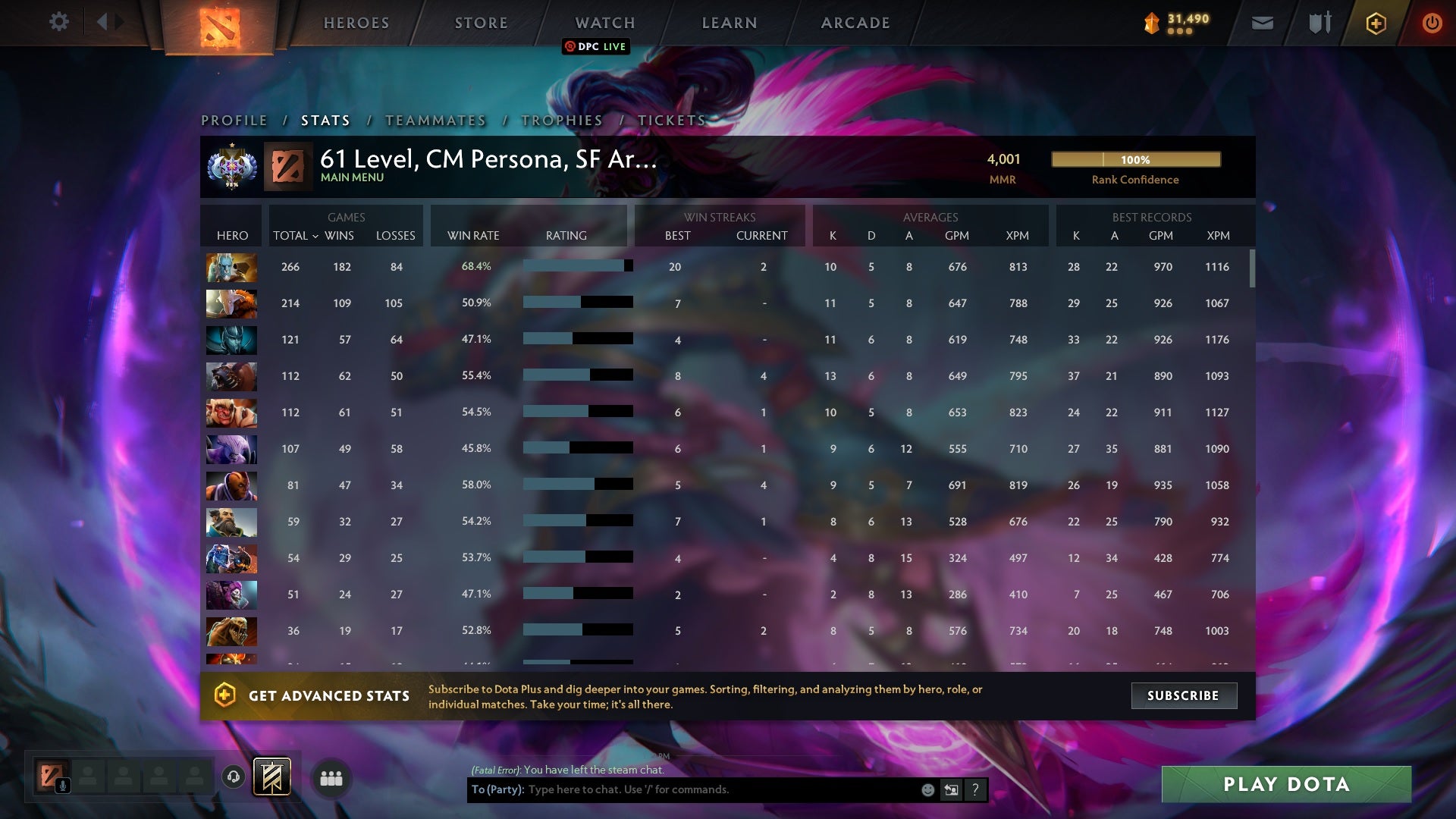The image size is (1456, 819).
Task: Open the emoticon picker in the chat bar
Action: pyautogui.click(x=927, y=789)
